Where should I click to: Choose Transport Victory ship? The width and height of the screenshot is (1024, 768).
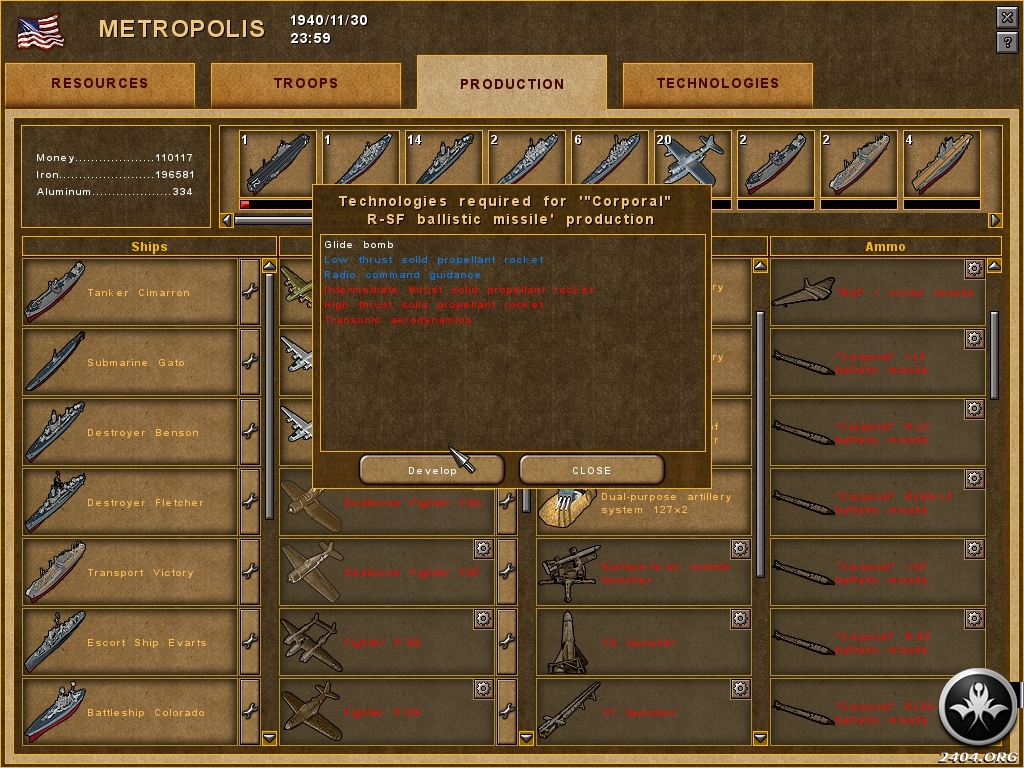(130, 573)
